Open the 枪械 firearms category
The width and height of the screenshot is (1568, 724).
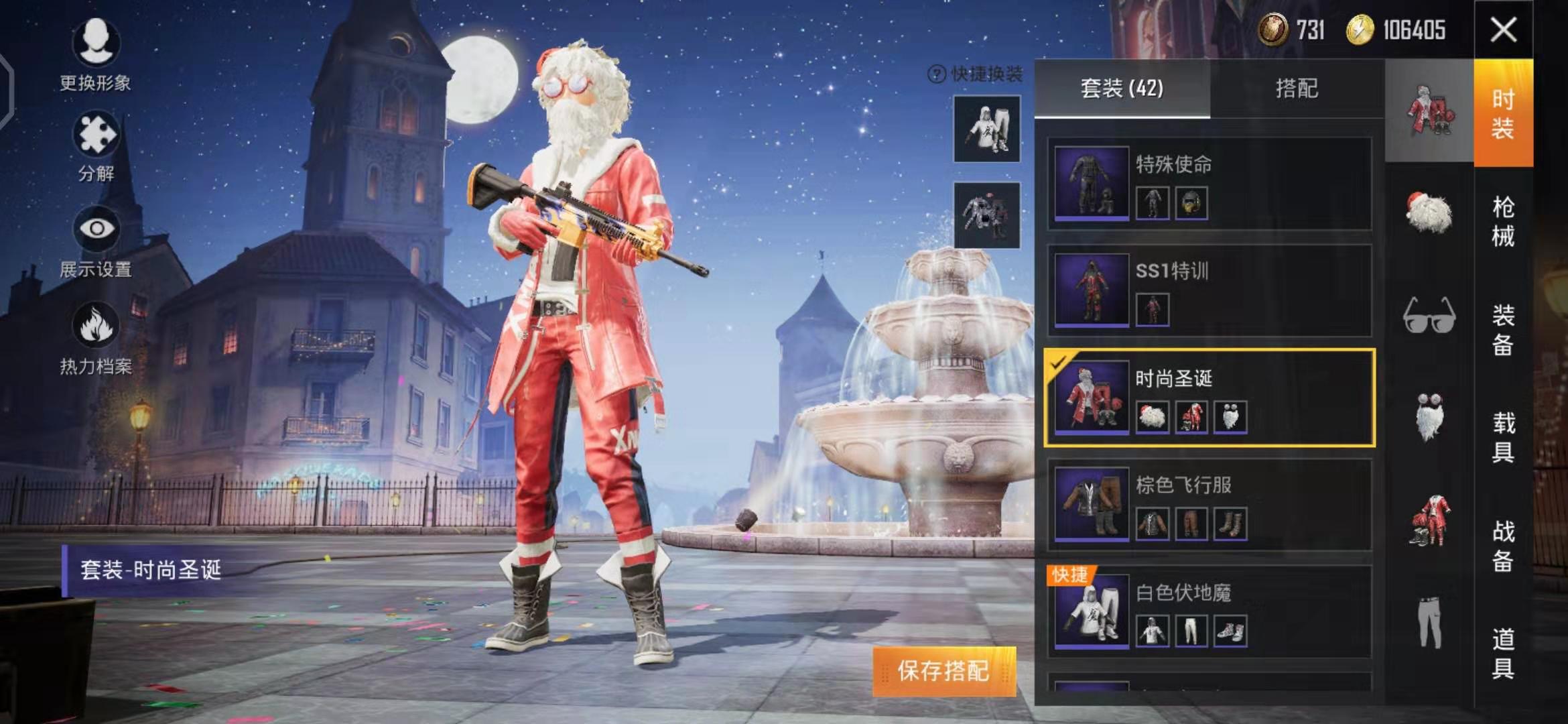tap(1503, 221)
